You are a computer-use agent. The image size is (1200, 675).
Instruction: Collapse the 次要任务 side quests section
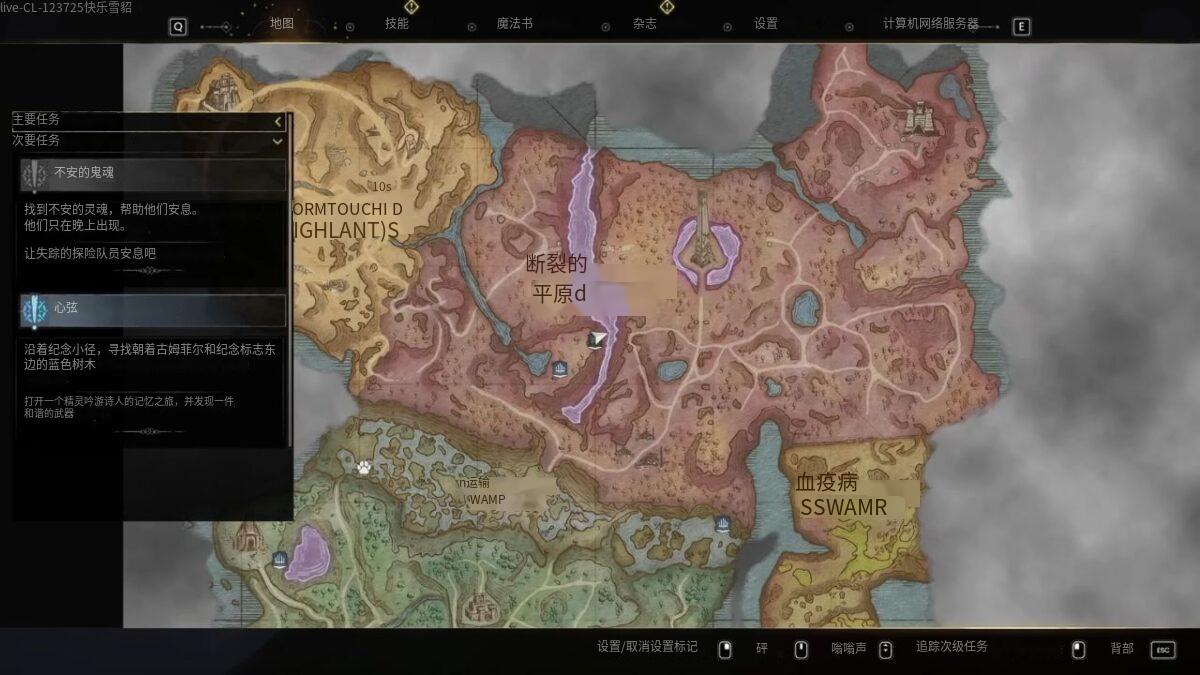tap(278, 141)
